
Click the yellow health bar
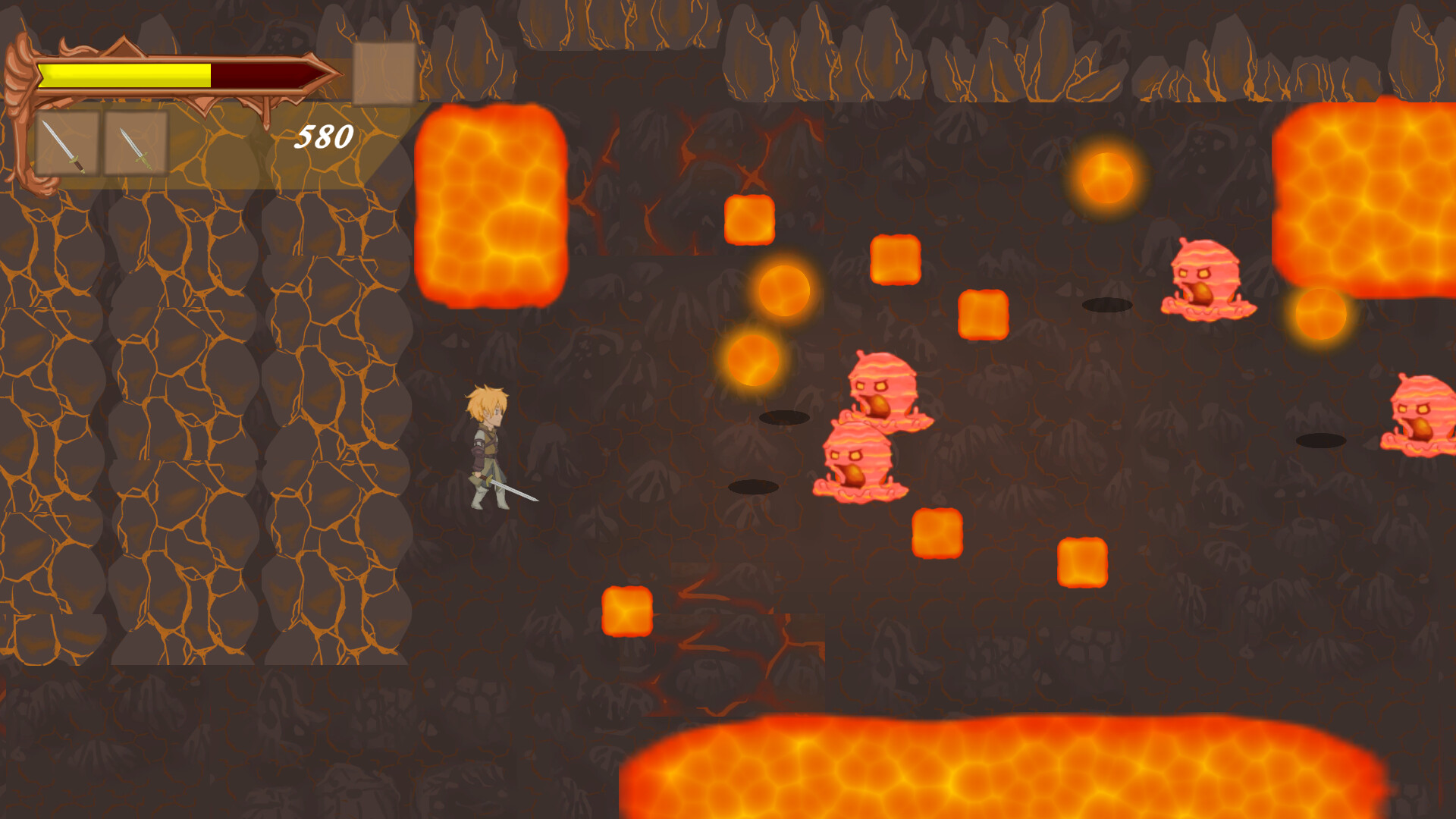[x=125, y=74]
